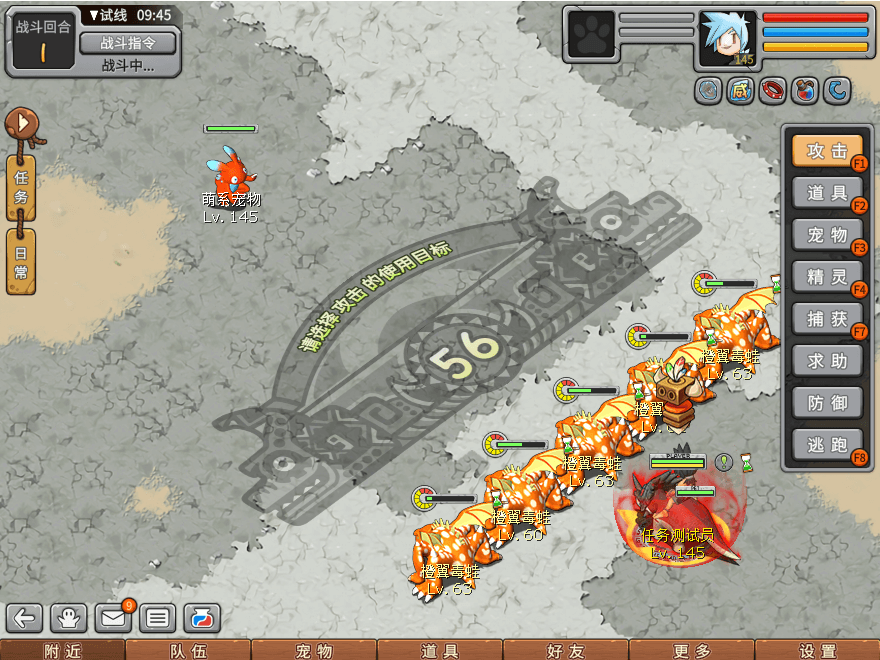
Task: Open the 好友 (Friends) tab
Action: tap(566, 650)
